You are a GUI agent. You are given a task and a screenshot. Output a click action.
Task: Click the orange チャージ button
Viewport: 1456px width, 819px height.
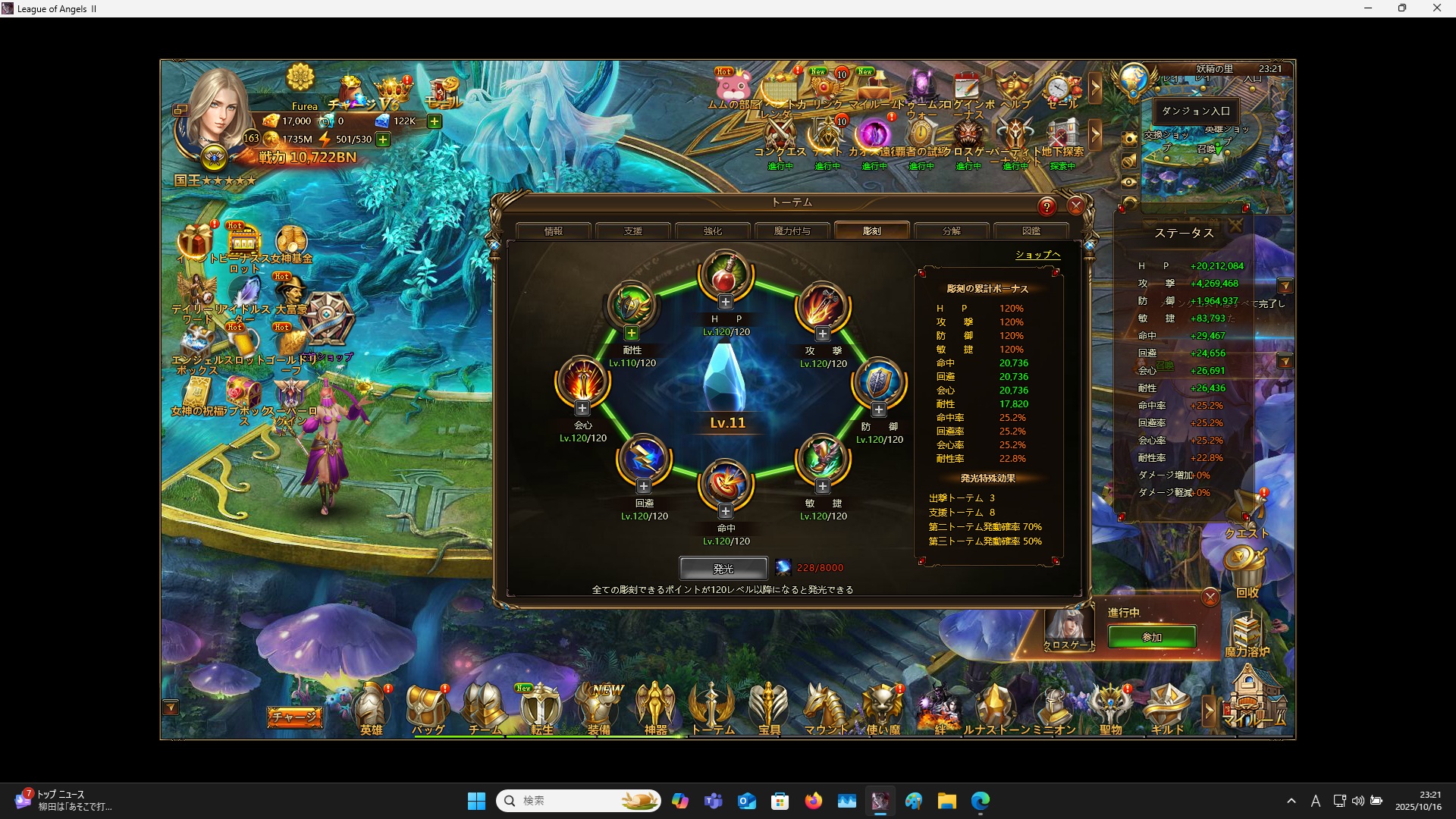tap(294, 717)
